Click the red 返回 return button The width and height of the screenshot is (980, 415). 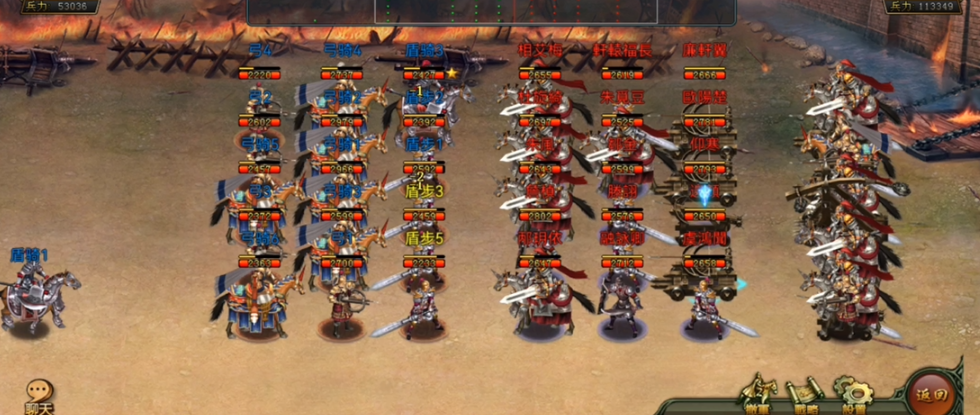point(932,393)
